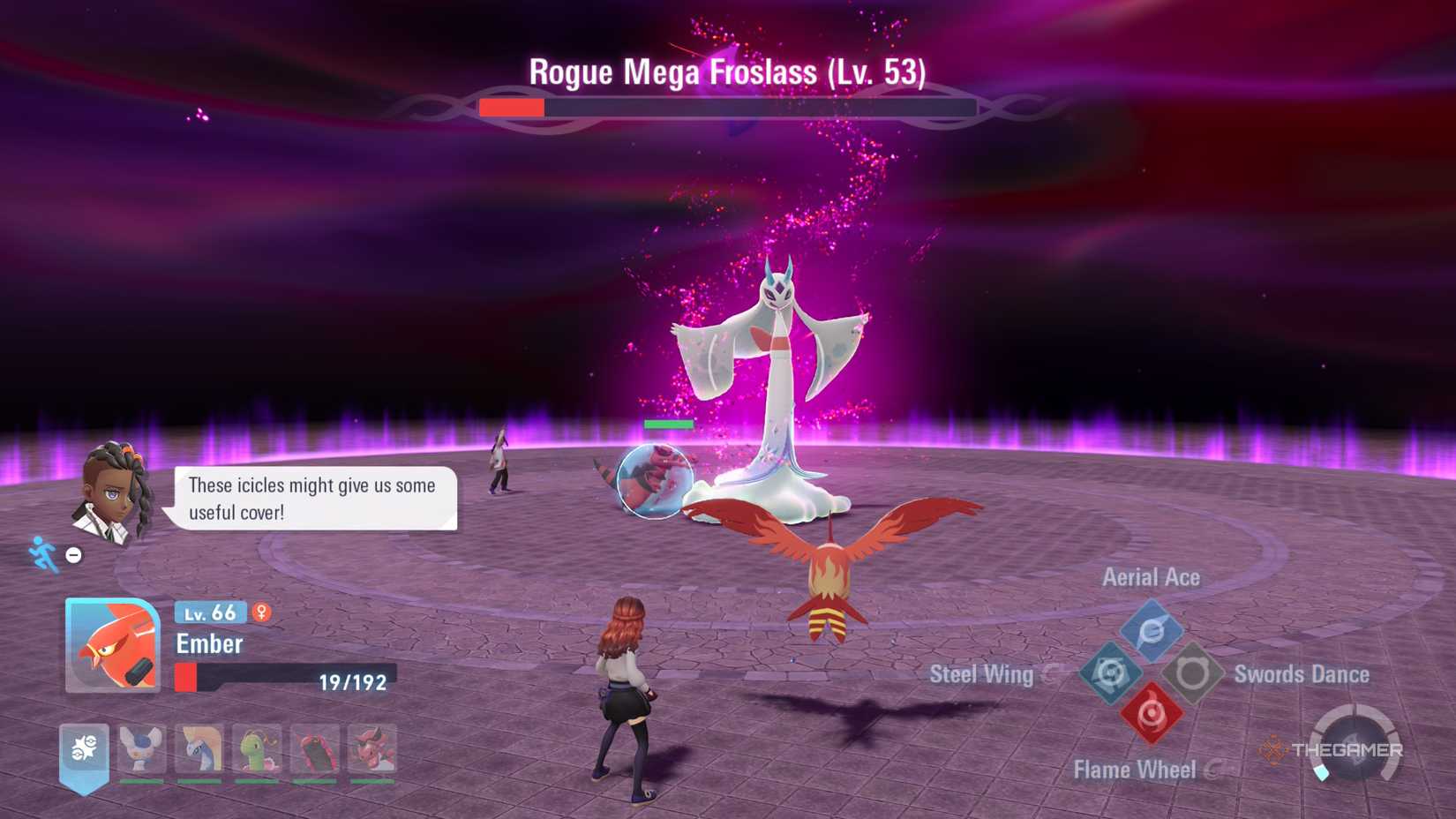The image size is (1456, 819).
Task: Select the Scizor party slot thumbnail
Action: (316, 748)
